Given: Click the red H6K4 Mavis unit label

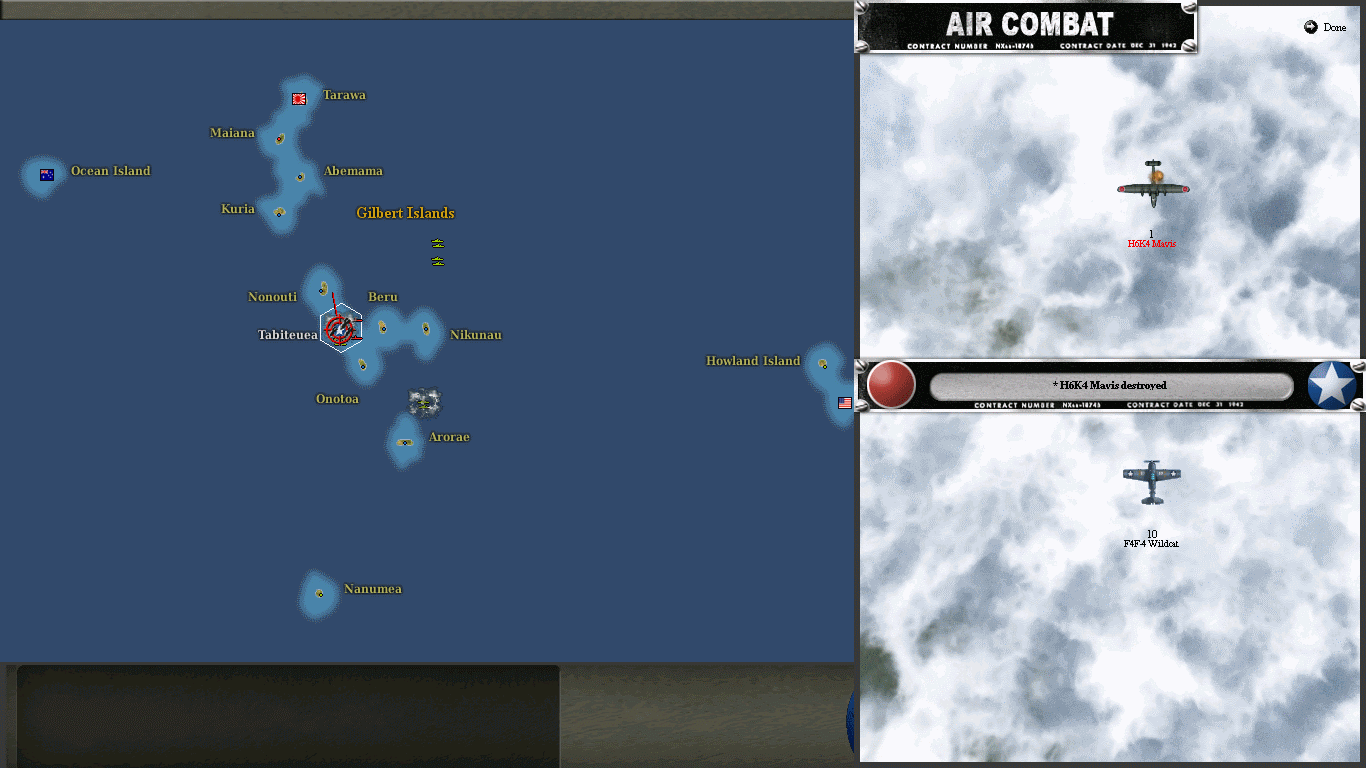Looking at the screenshot, I should tap(1150, 242).
